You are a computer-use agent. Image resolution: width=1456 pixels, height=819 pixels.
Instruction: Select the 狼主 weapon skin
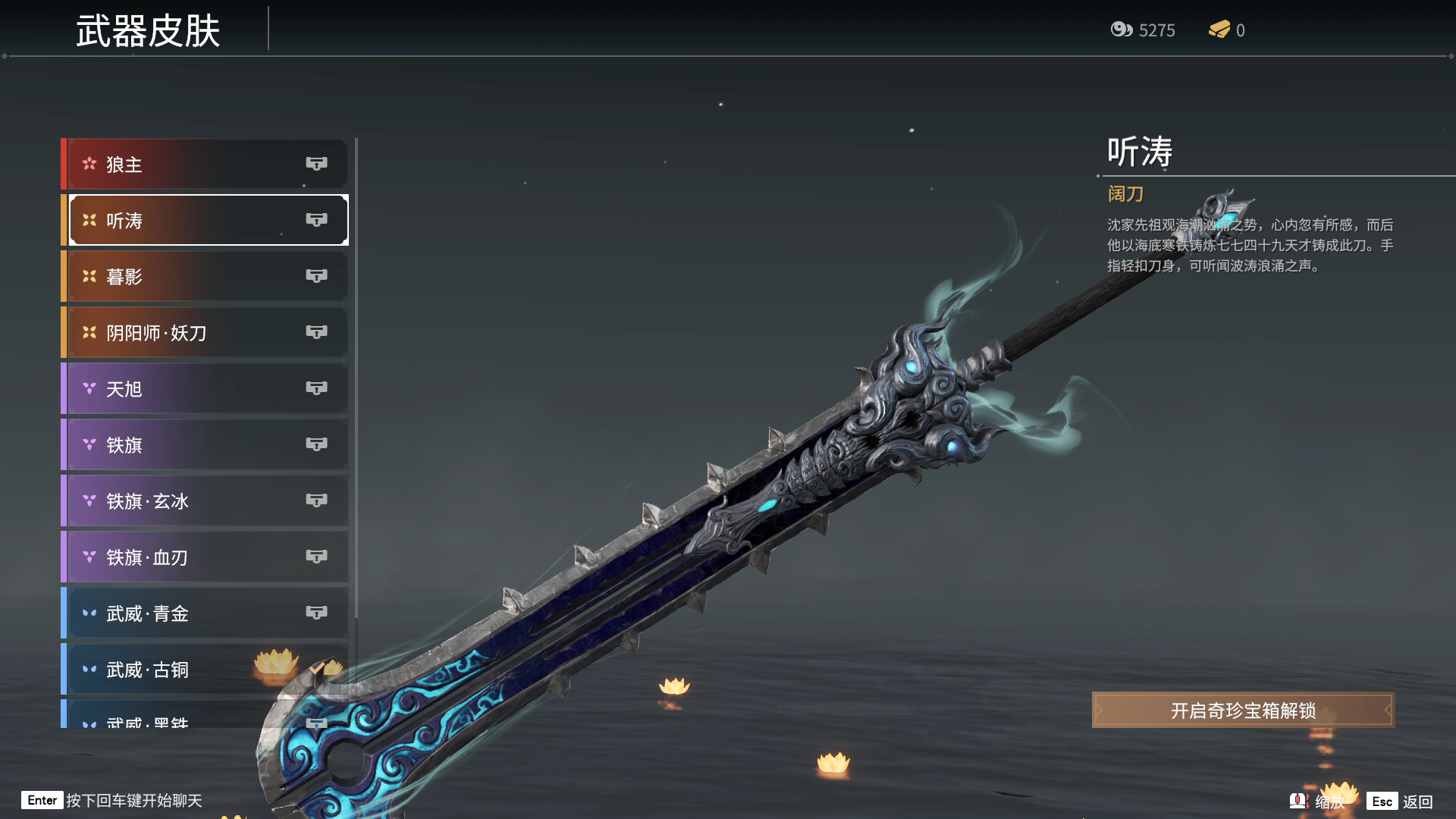point(205,164)
